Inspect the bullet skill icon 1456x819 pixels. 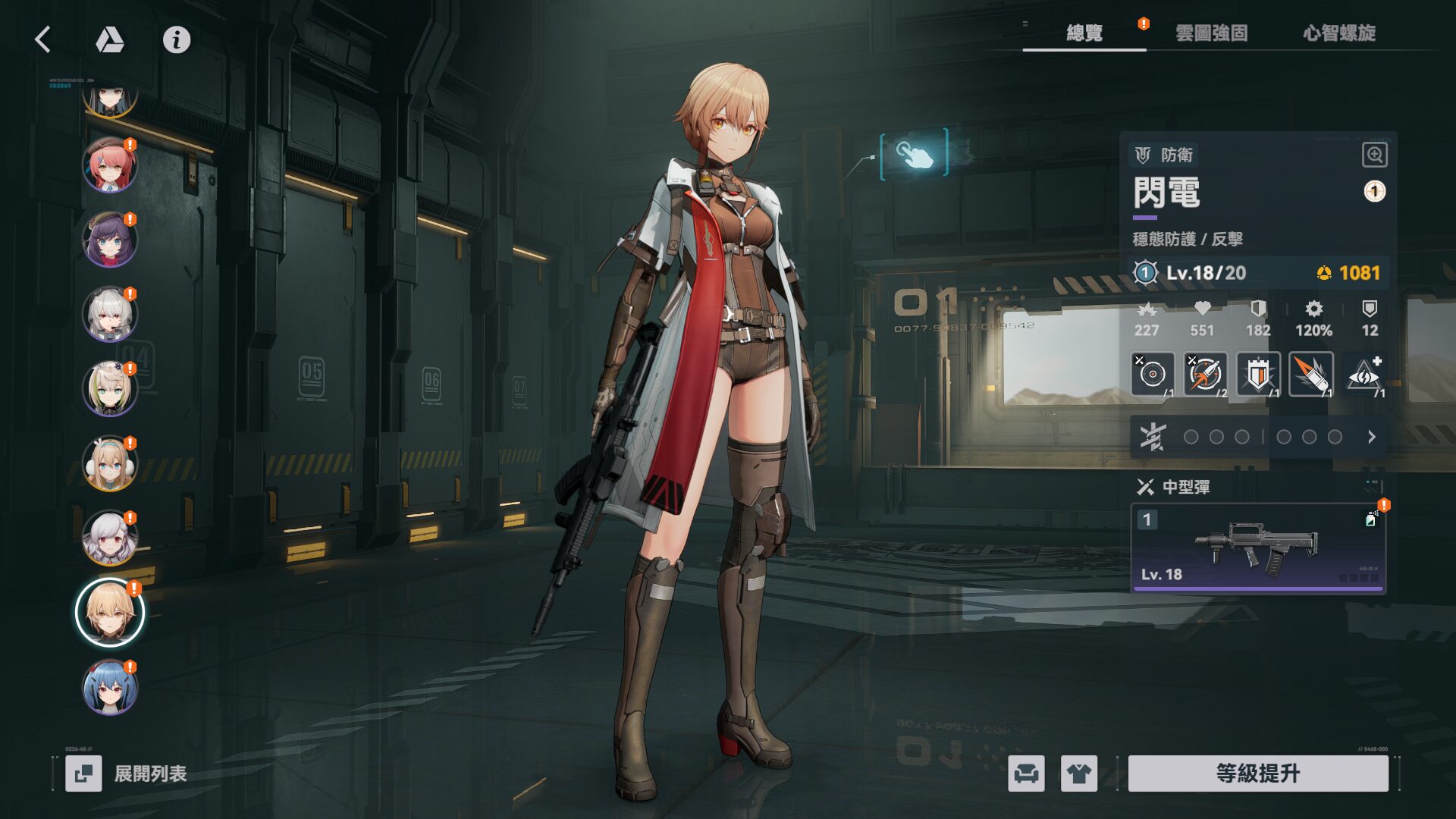(x=1310, y=375)
